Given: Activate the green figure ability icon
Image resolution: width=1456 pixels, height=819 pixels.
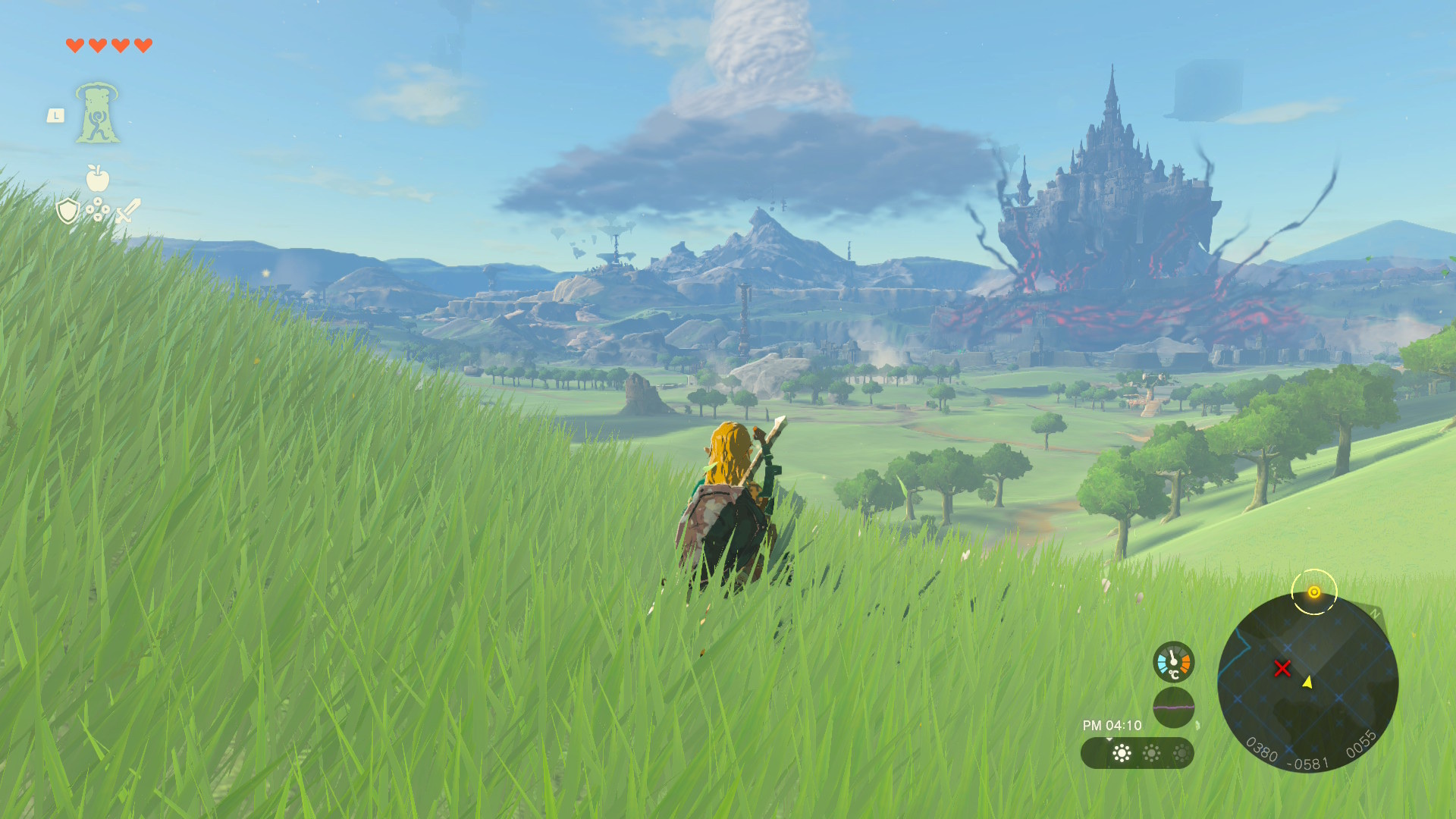Looking at the screenshot, I should [97, 114].
